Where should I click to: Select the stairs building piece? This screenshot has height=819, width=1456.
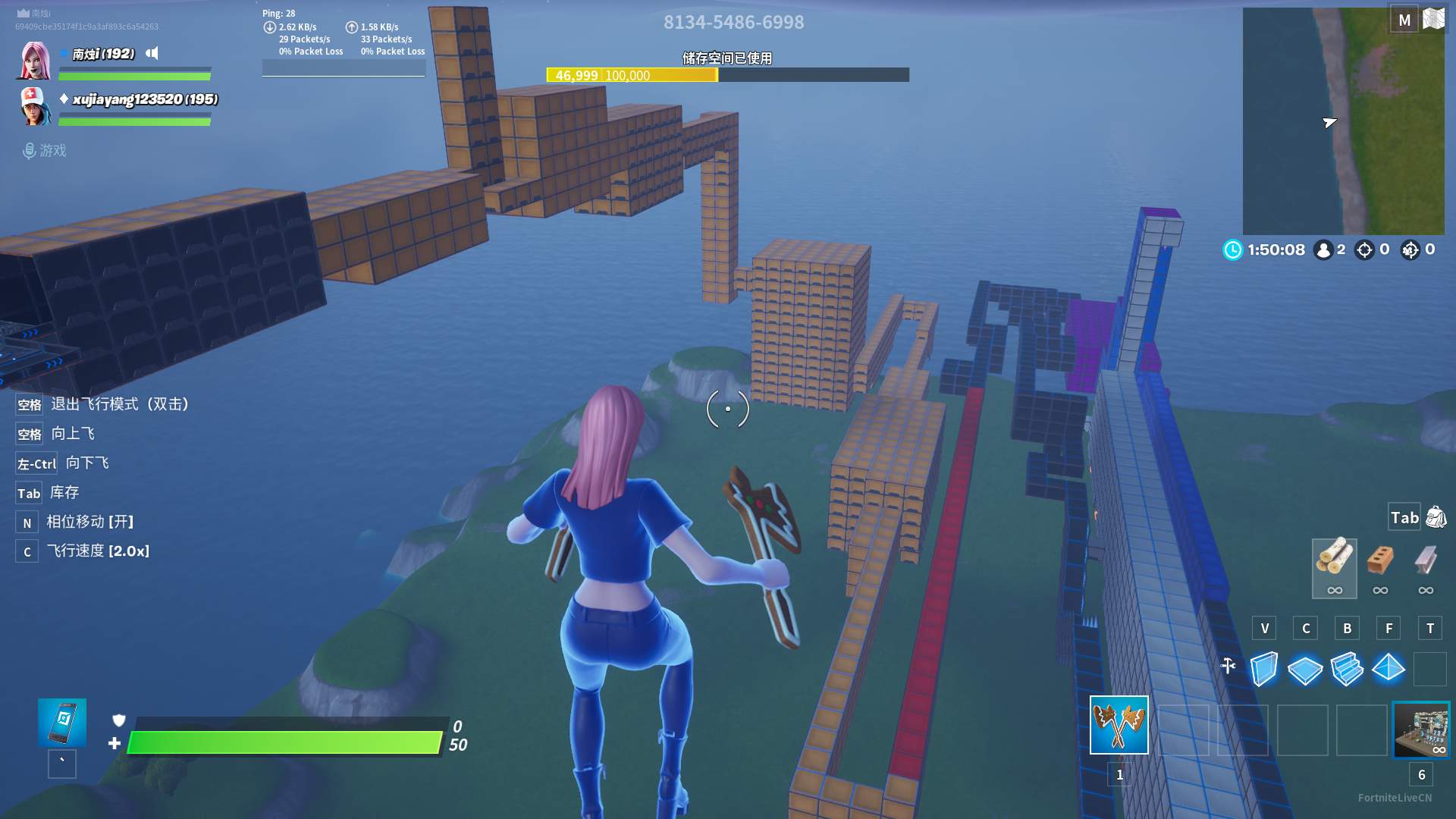coord(1347,669)
